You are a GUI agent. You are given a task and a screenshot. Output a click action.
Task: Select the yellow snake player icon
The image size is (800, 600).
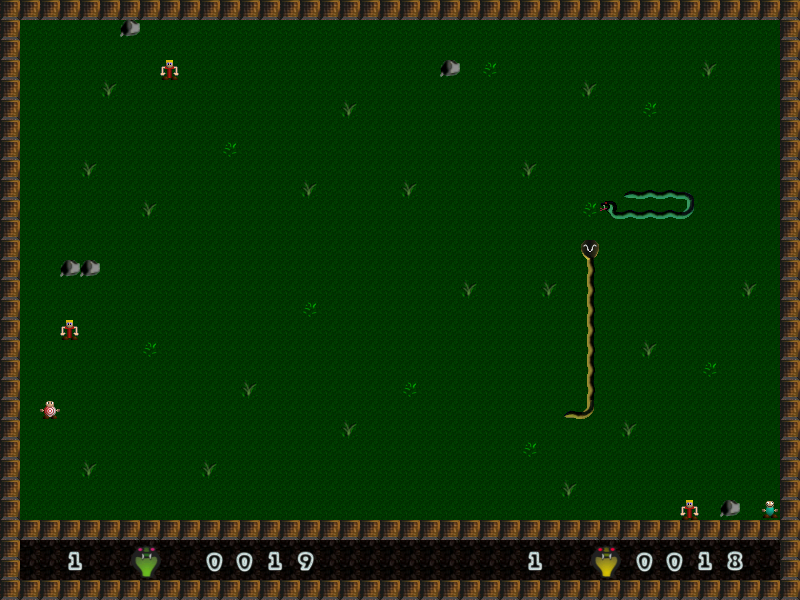click(605, 561)
